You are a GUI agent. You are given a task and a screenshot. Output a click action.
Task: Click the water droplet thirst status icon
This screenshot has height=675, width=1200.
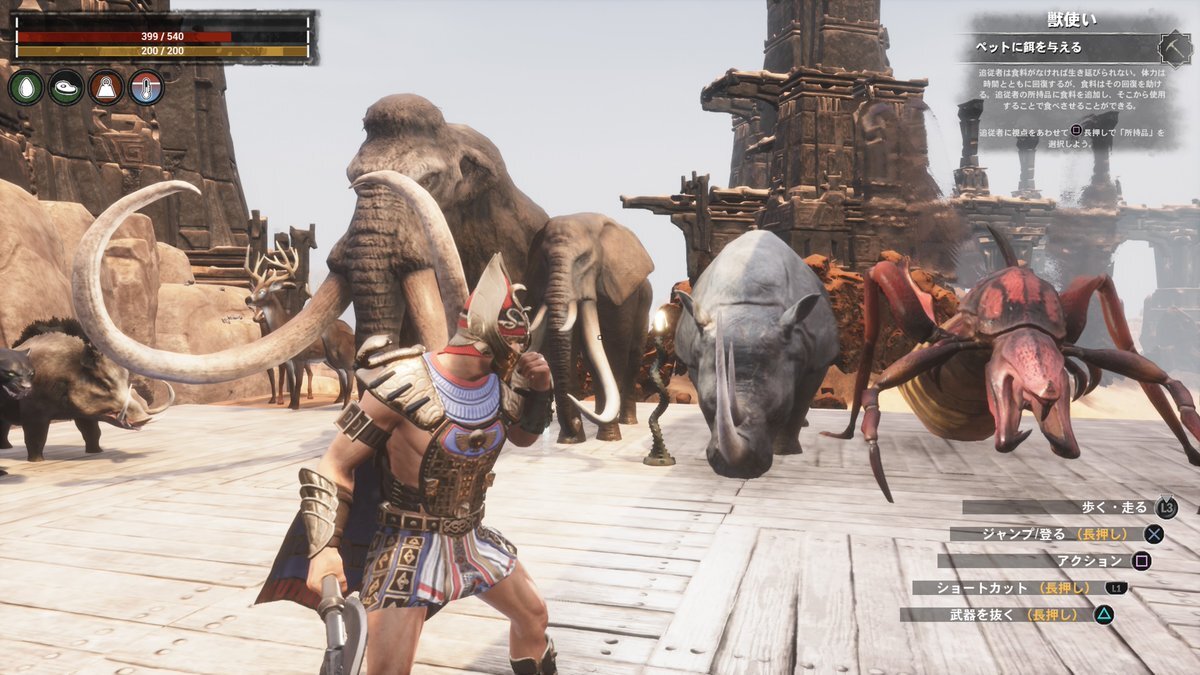click(x=26, y=88)
